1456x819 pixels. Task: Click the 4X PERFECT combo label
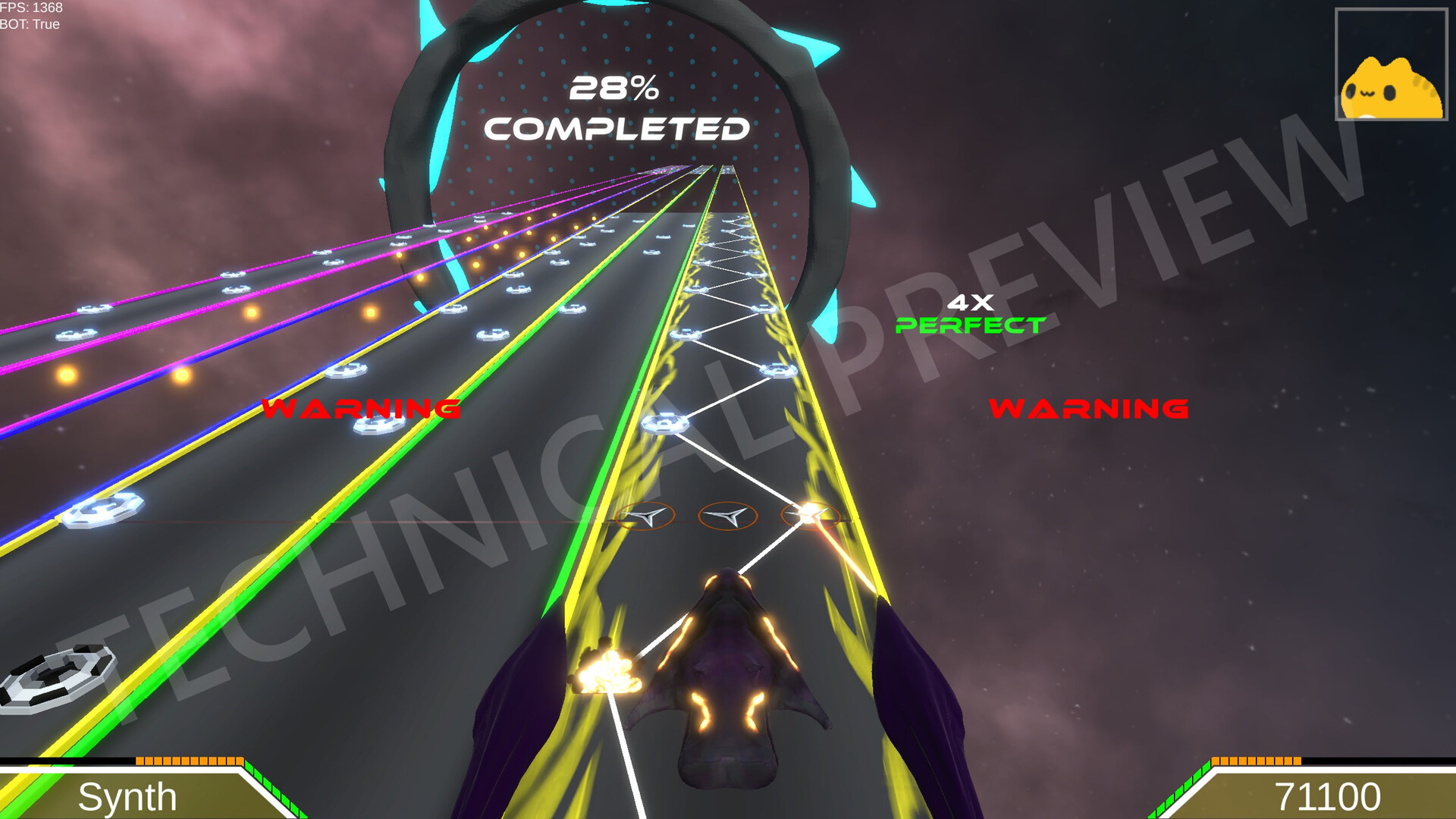971,313
